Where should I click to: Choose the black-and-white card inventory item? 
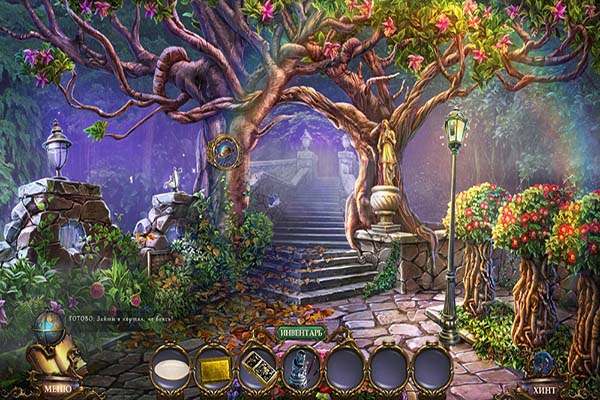256,367
